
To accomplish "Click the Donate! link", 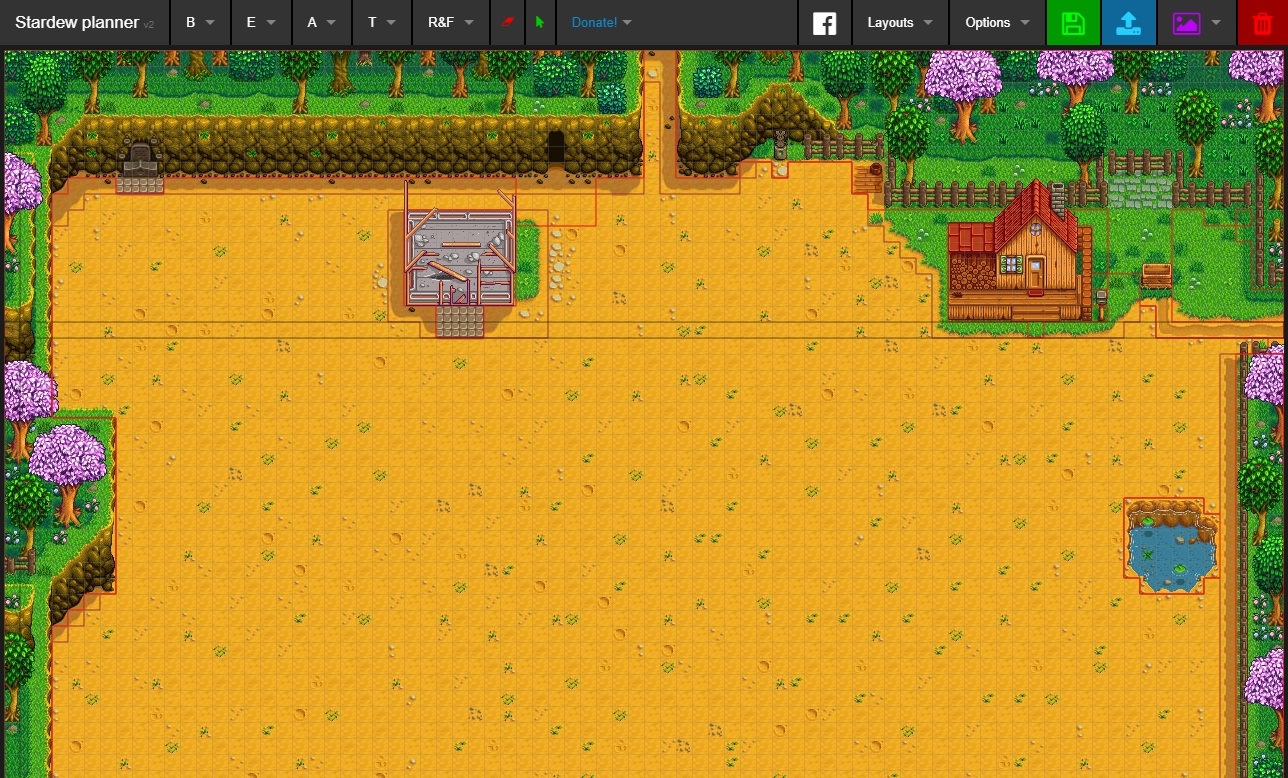I will pos(594,22).
